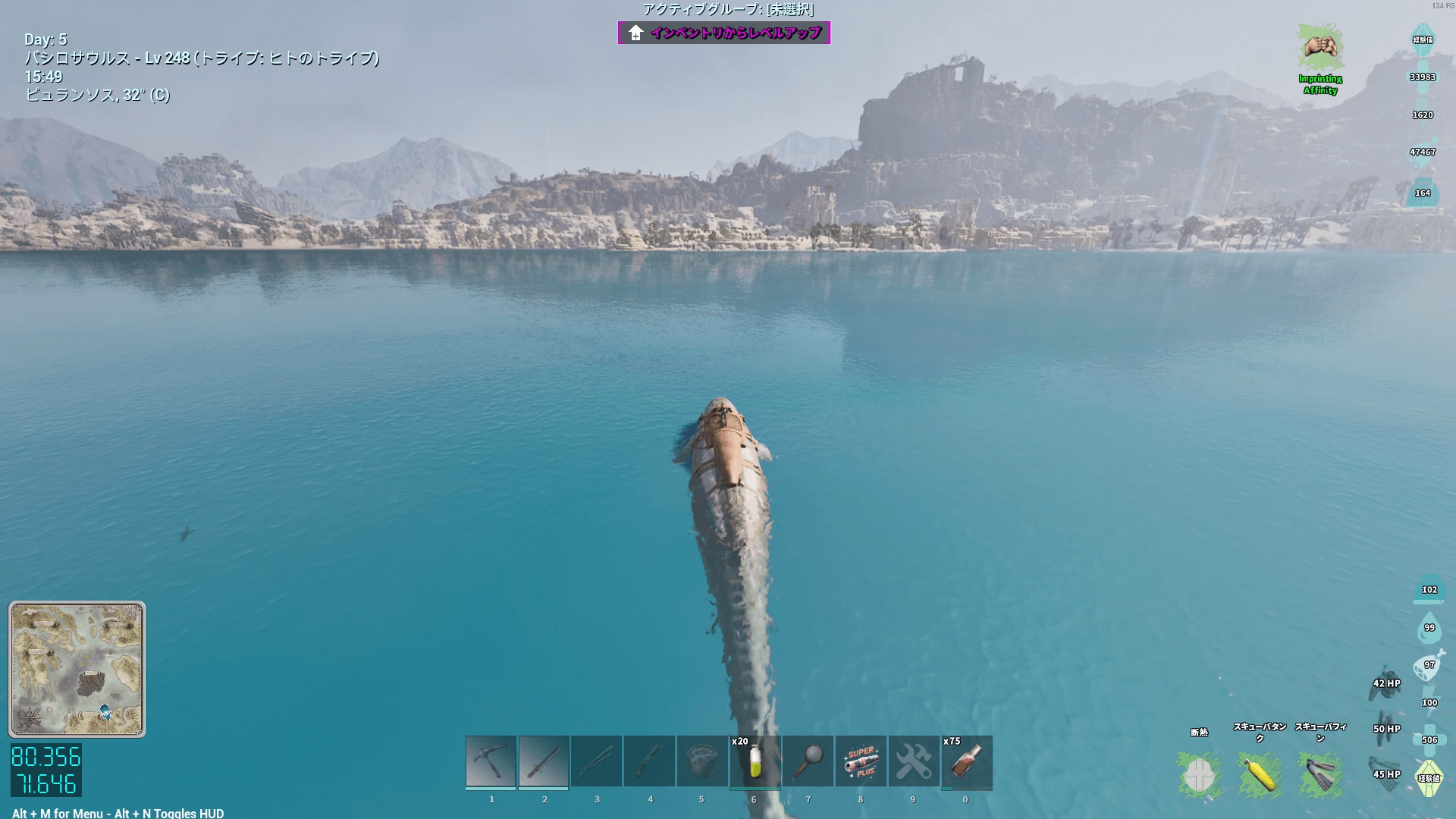Click the scuba leggings 50 HP armor icon
Screen dimensions: 1456x819
pos(1386,727)
